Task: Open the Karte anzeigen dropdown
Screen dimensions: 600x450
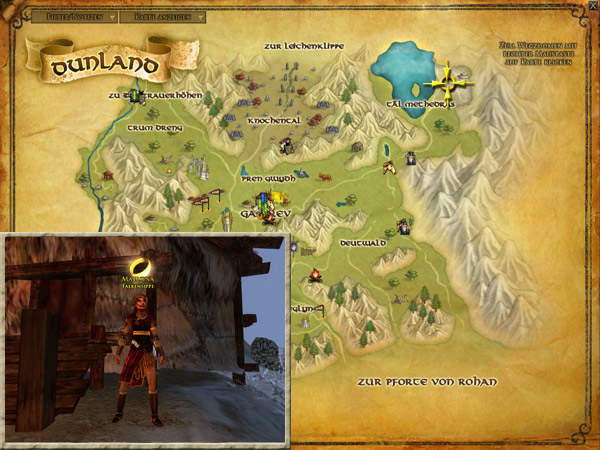Action: [x=167, y=17]
